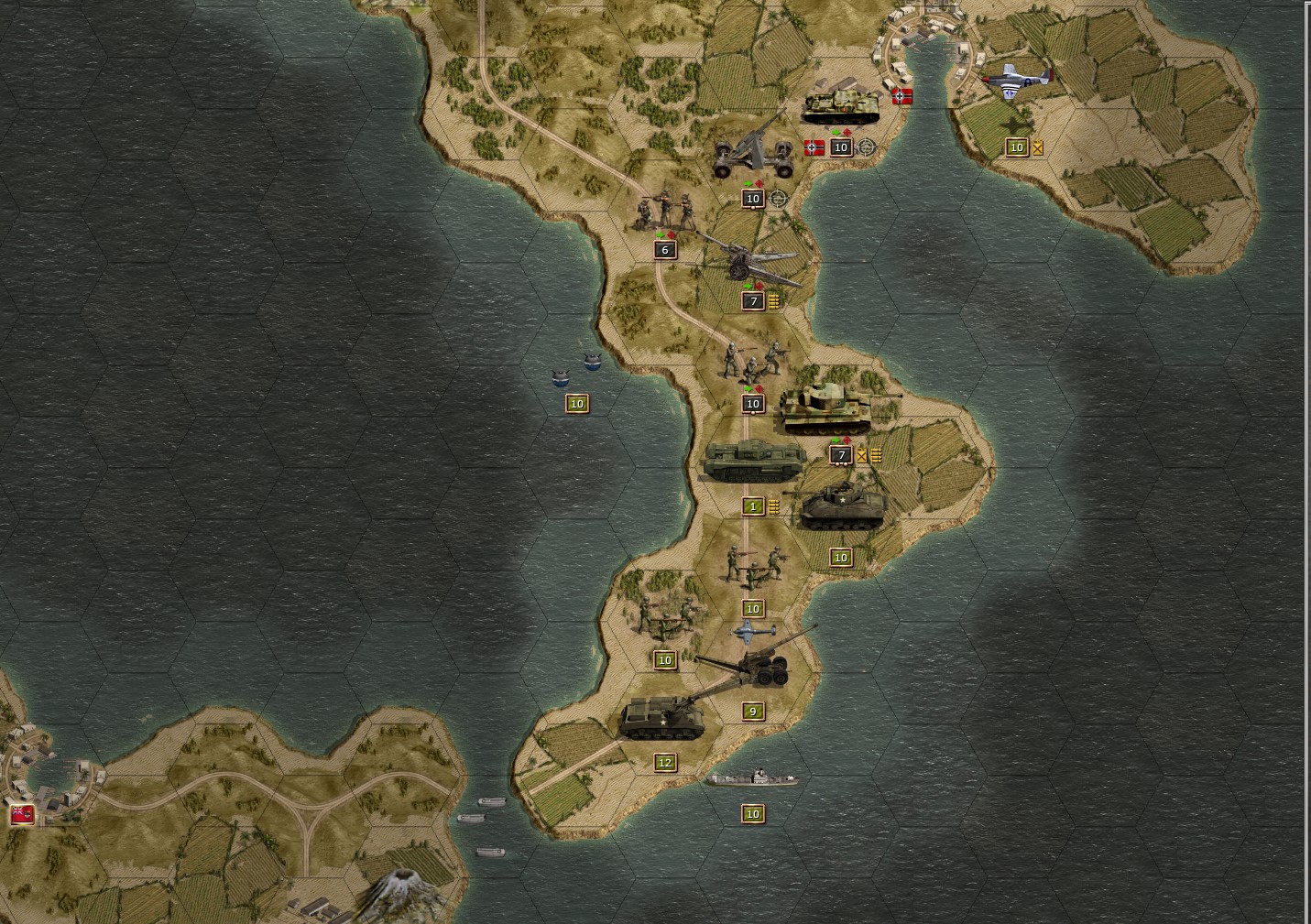The image size is (1311, 924).
Task: Click the crosshair icon beside the 88mm flak gun
Action: pyautogui.click(x=777, y=199)
